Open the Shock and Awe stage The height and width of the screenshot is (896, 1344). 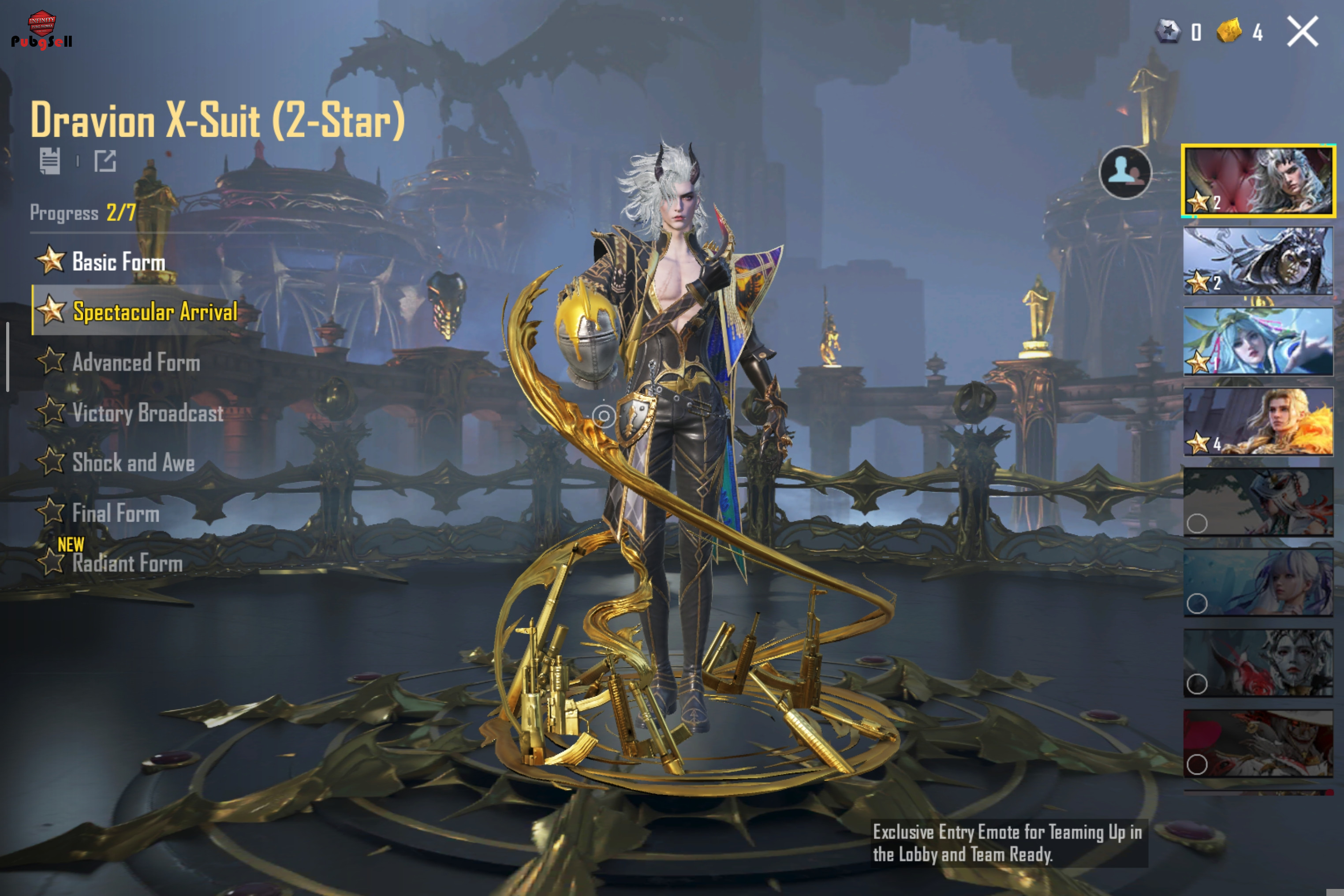tap(133, 463)
